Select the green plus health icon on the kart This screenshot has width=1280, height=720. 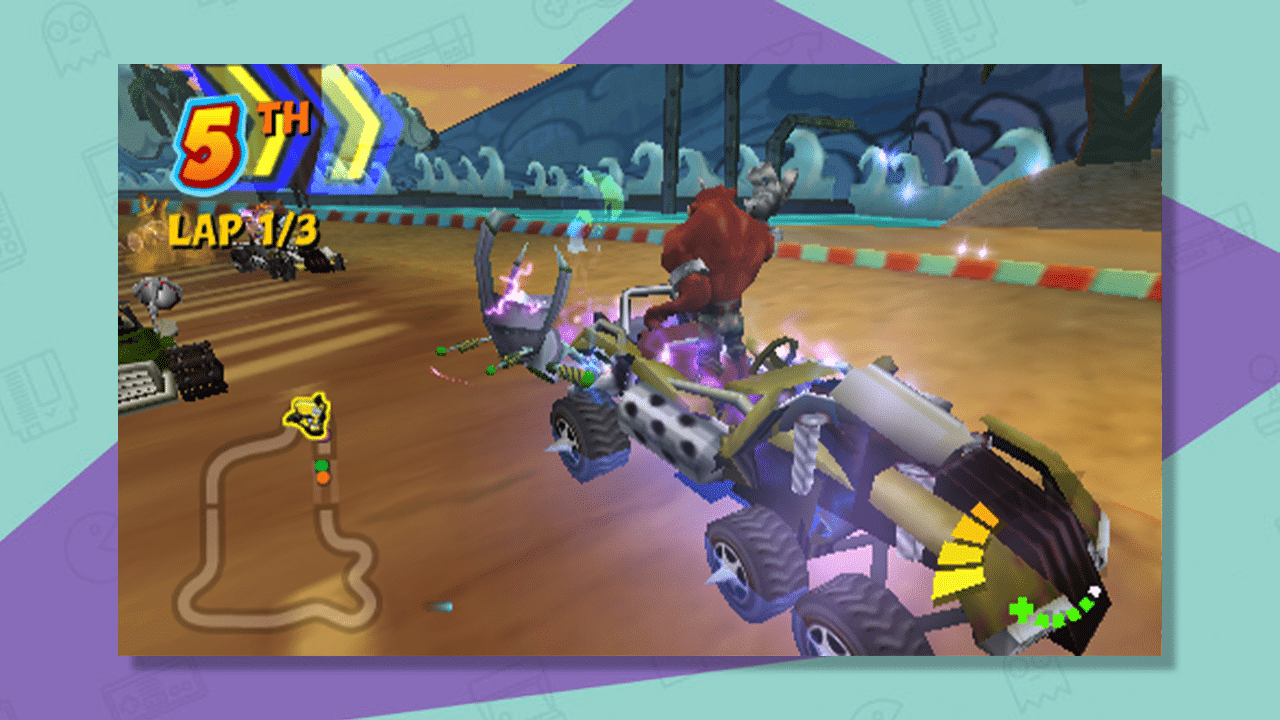[x=1021, y=610]
